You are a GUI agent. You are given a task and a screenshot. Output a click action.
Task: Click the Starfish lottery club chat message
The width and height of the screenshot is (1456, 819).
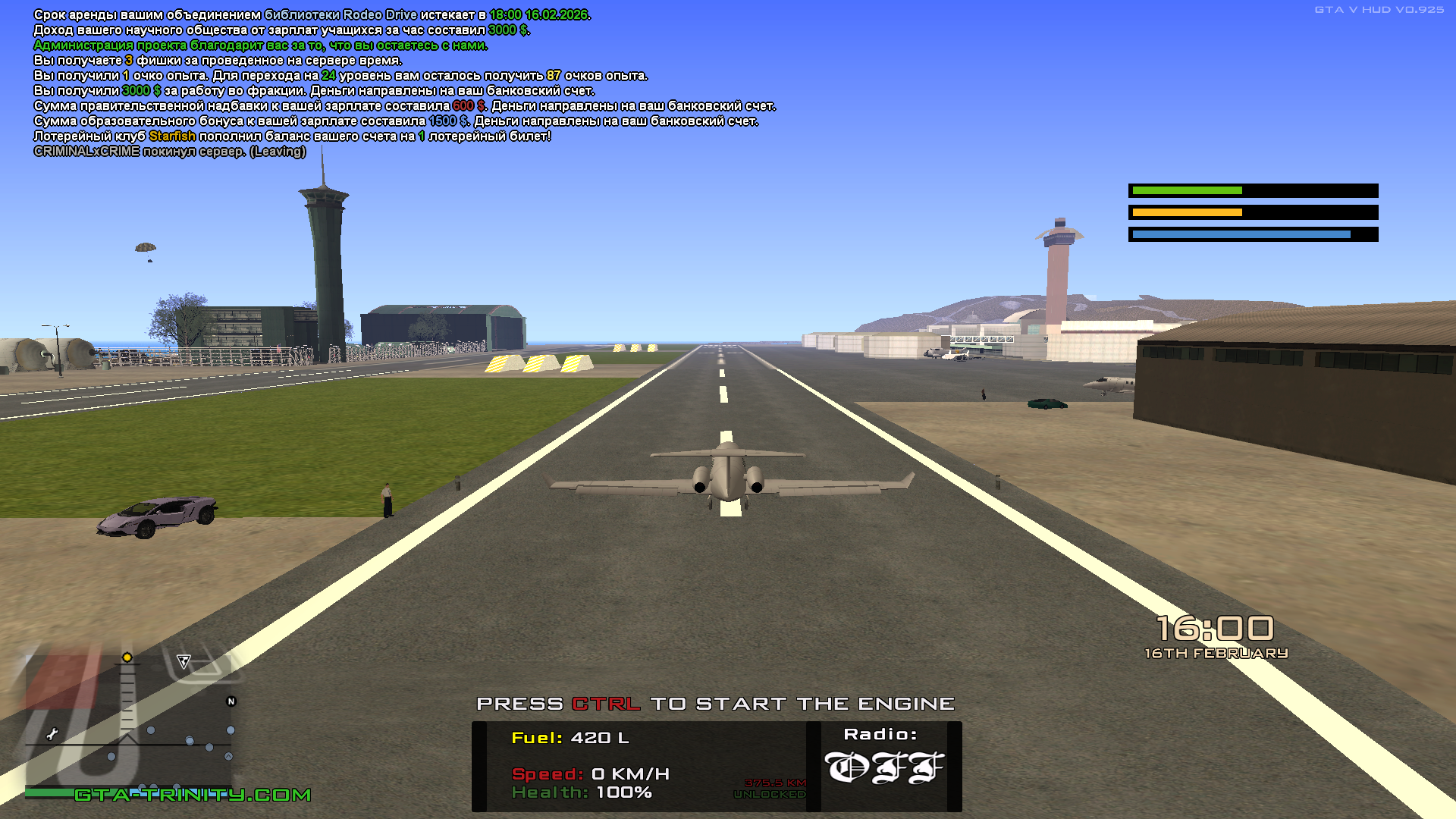292,136
